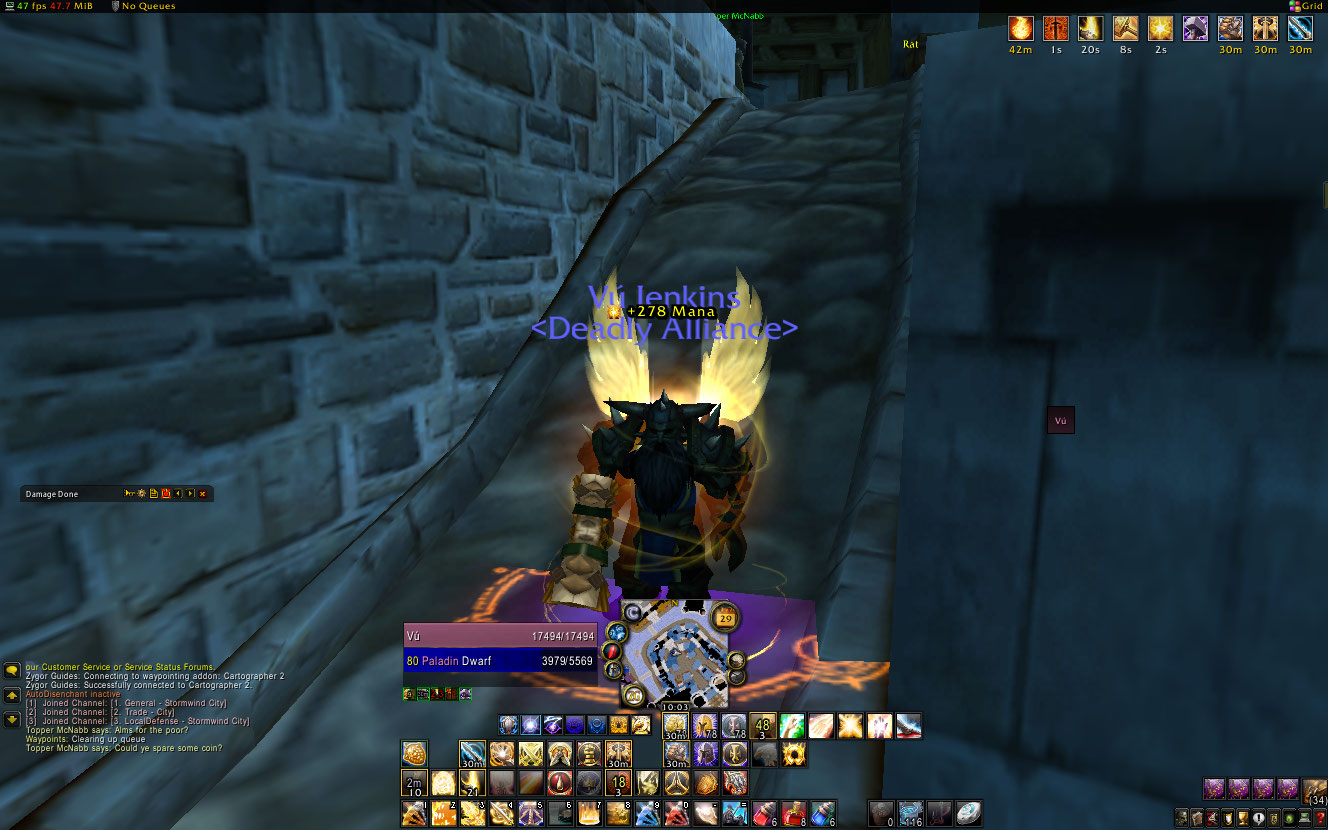This screenshot has height=830, width=1328.
Task: Go to the previous segment with the left arrow on Damage Done
Action: [x=177, y=493]
